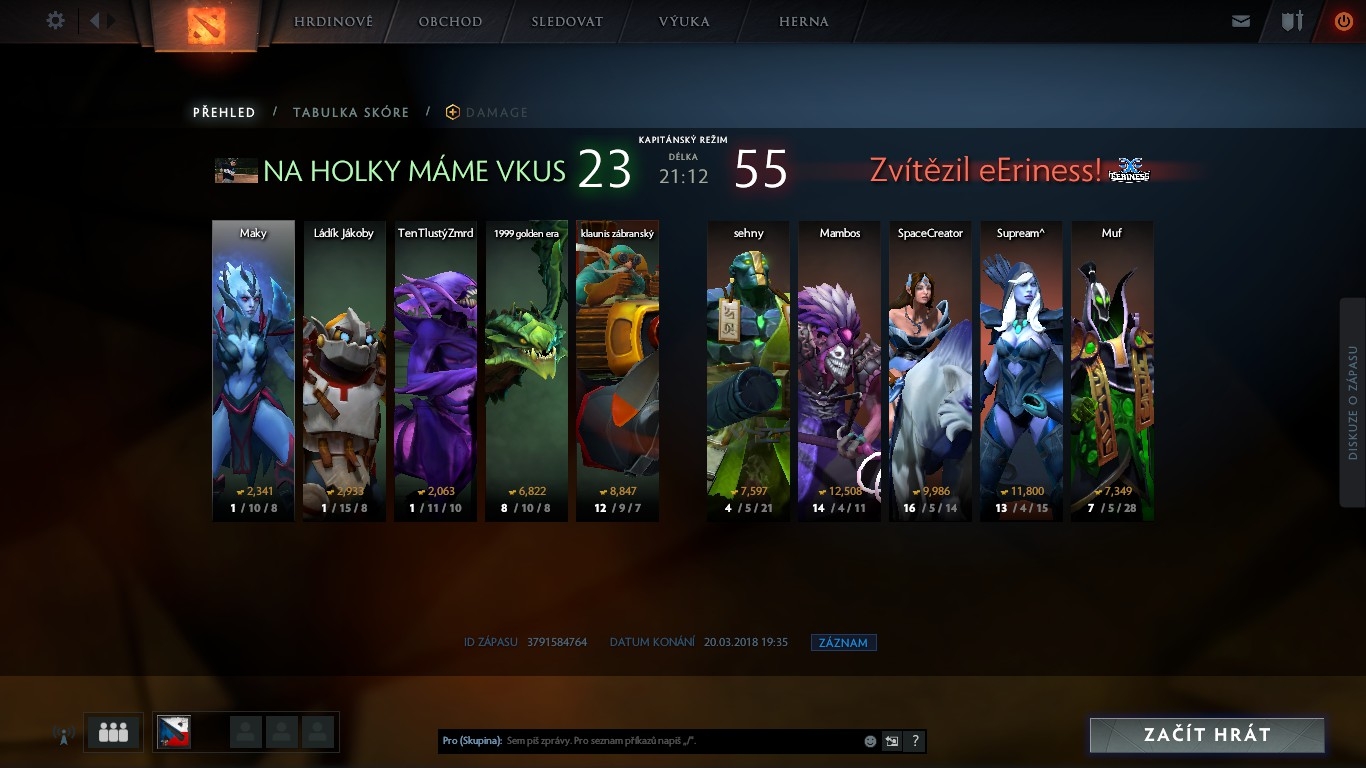Open the Výuka menu
The height and width of the screenshot is (768, 1366).
(684, 21)
